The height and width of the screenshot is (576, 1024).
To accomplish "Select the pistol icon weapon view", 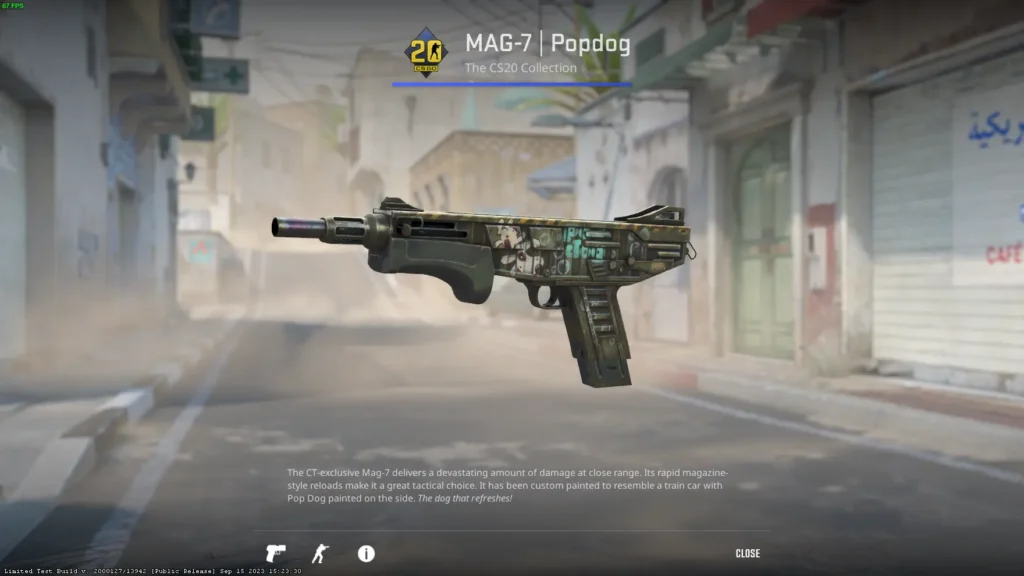I will pos(275,553).
